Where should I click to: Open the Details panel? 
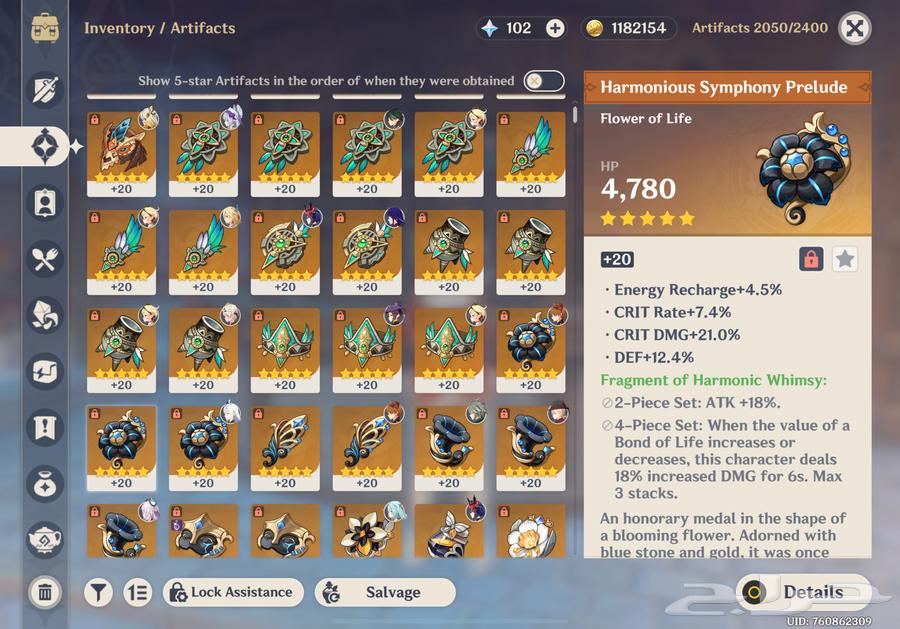[800, 592]
